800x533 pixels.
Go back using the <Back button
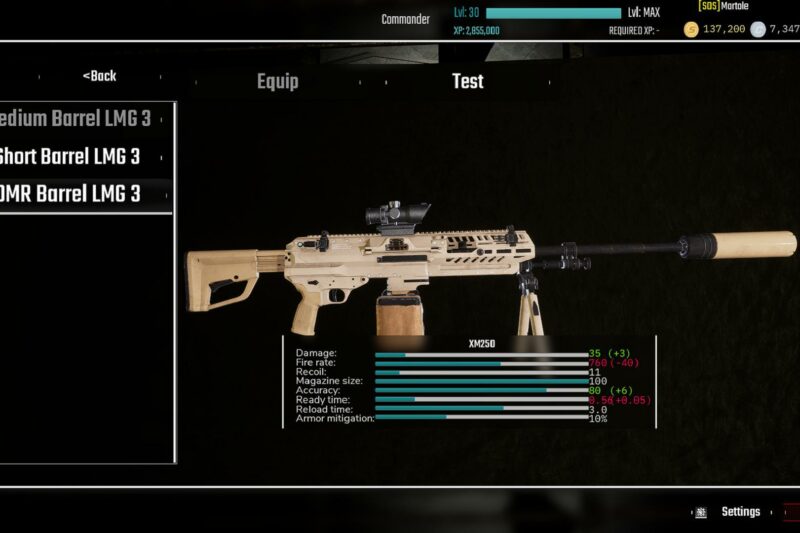tap(99, 76)
